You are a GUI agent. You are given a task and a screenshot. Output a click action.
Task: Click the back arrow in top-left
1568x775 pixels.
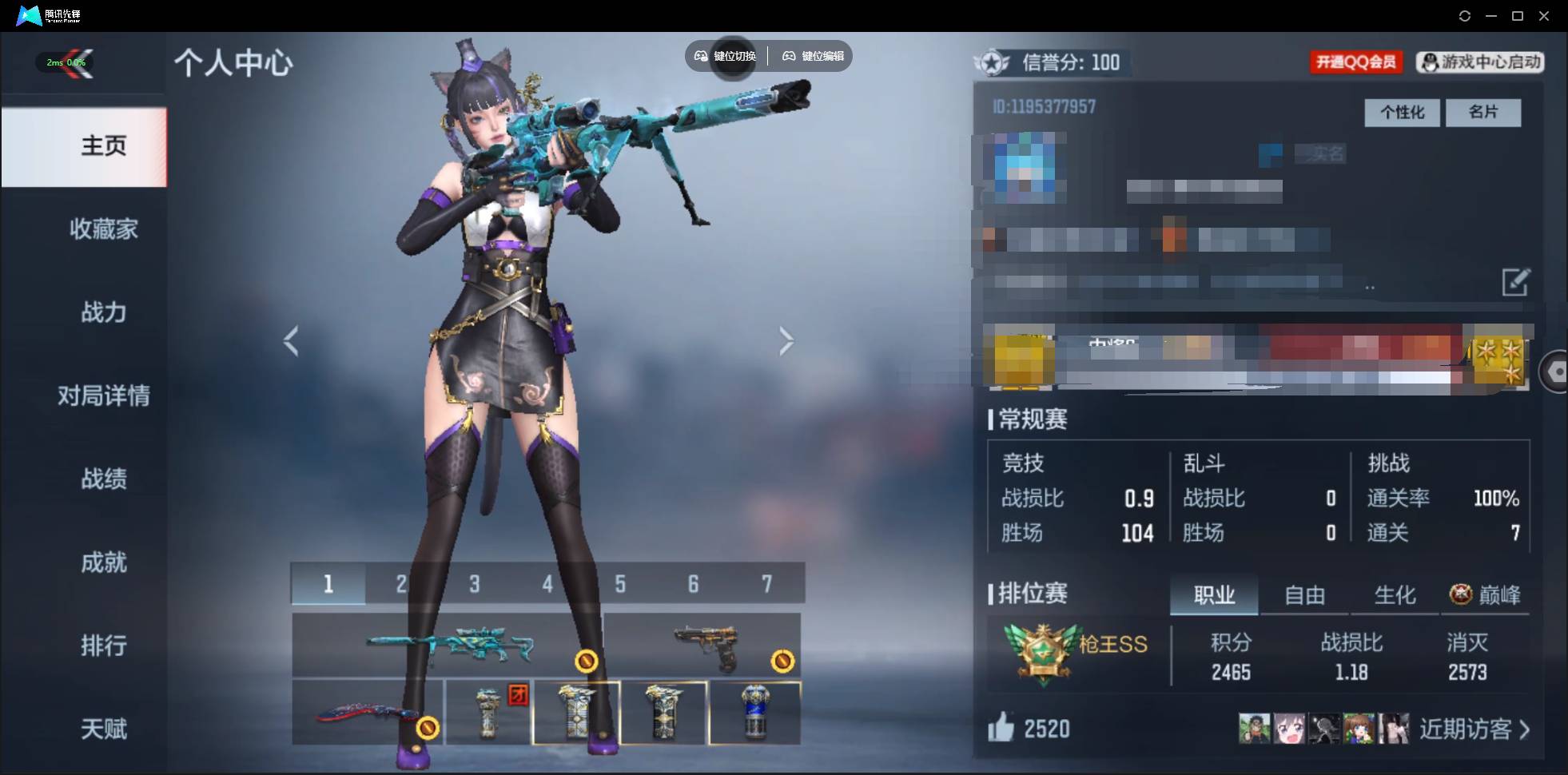click(x=77, y=63)
